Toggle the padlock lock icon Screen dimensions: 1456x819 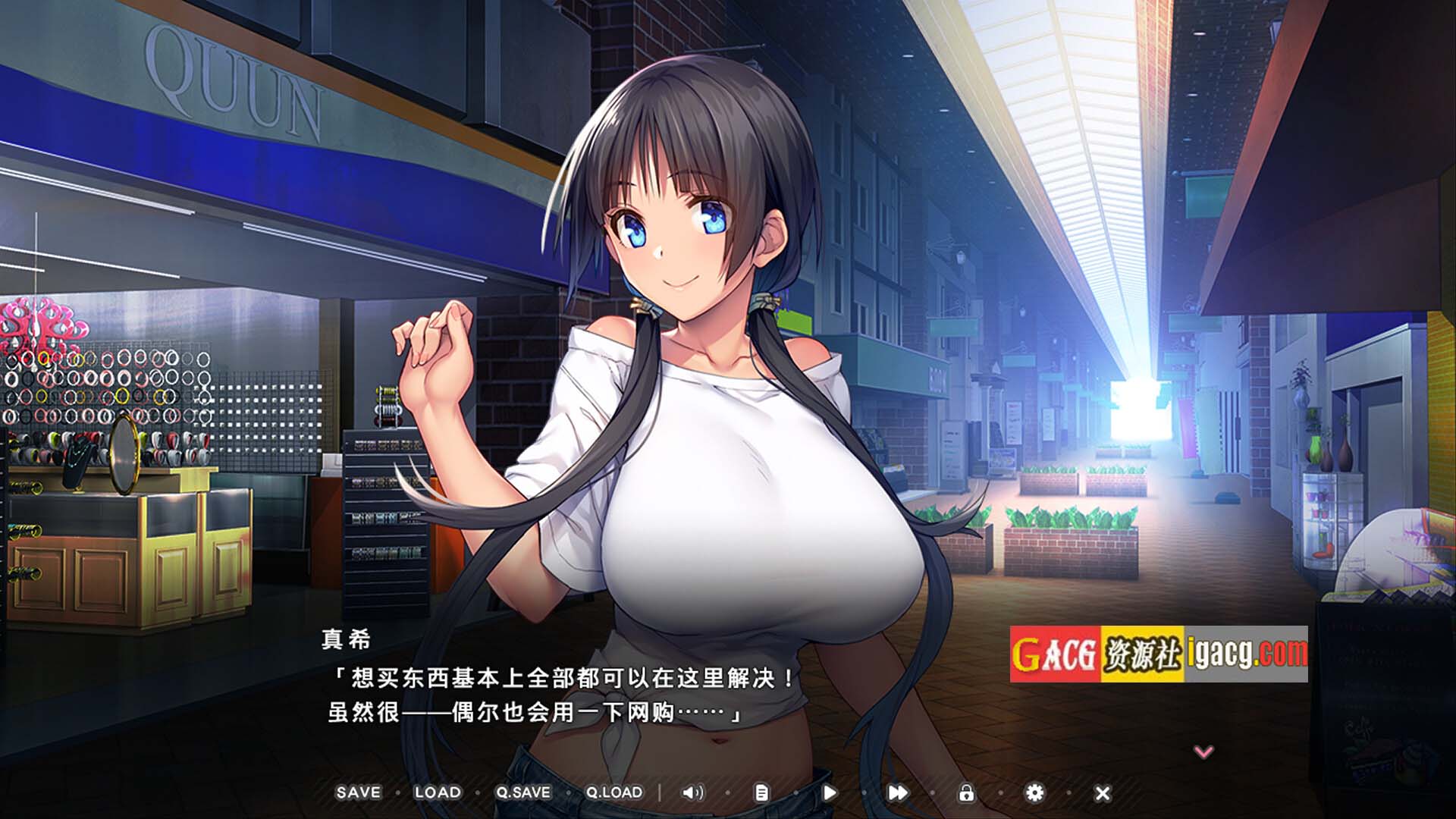[966, 792]
